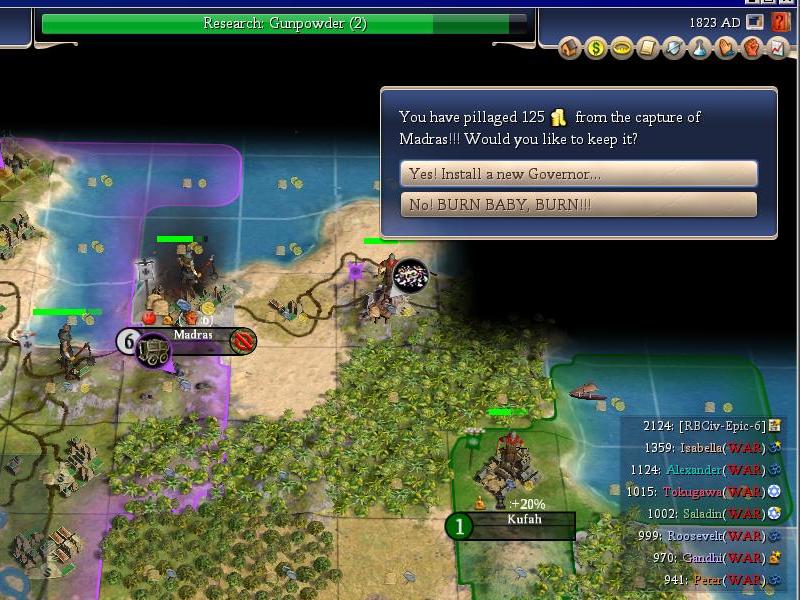This screenshot has width=800, height=600.
Task: Select the Kufah city name bar
Action: [x=524, y=521]
